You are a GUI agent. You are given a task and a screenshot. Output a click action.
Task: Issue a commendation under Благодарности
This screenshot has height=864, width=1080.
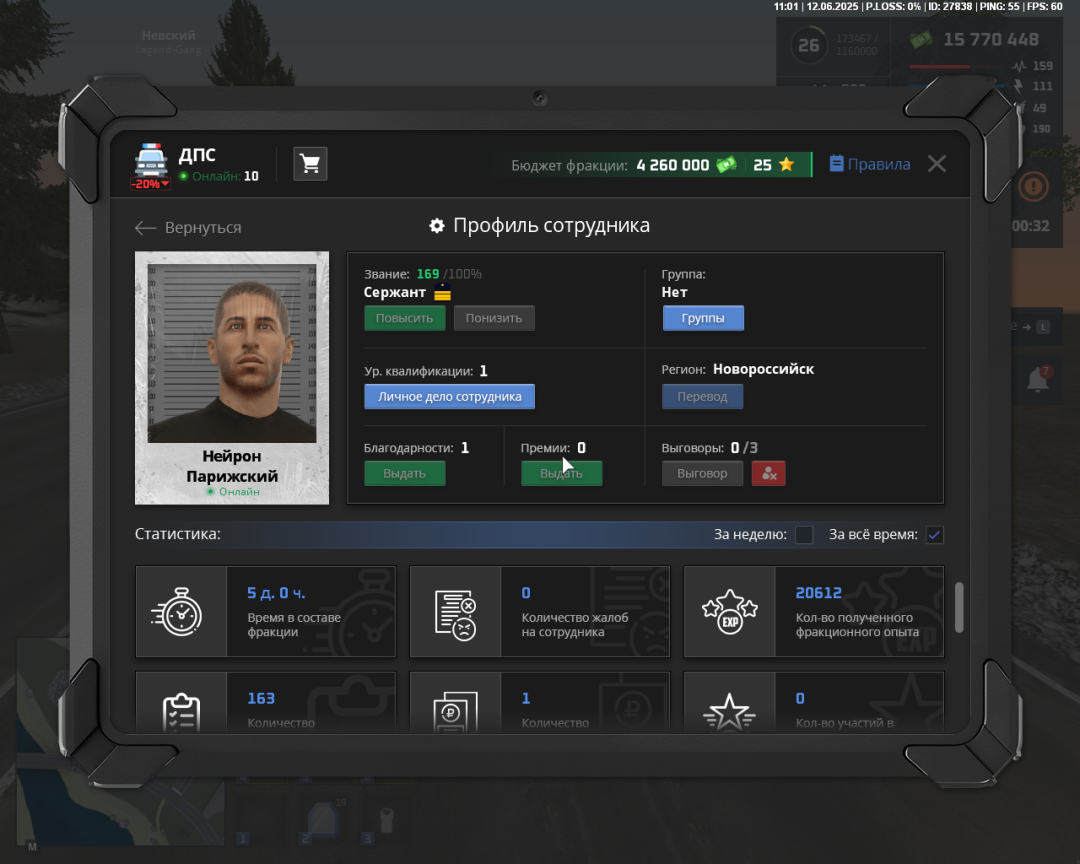(404, 473)
